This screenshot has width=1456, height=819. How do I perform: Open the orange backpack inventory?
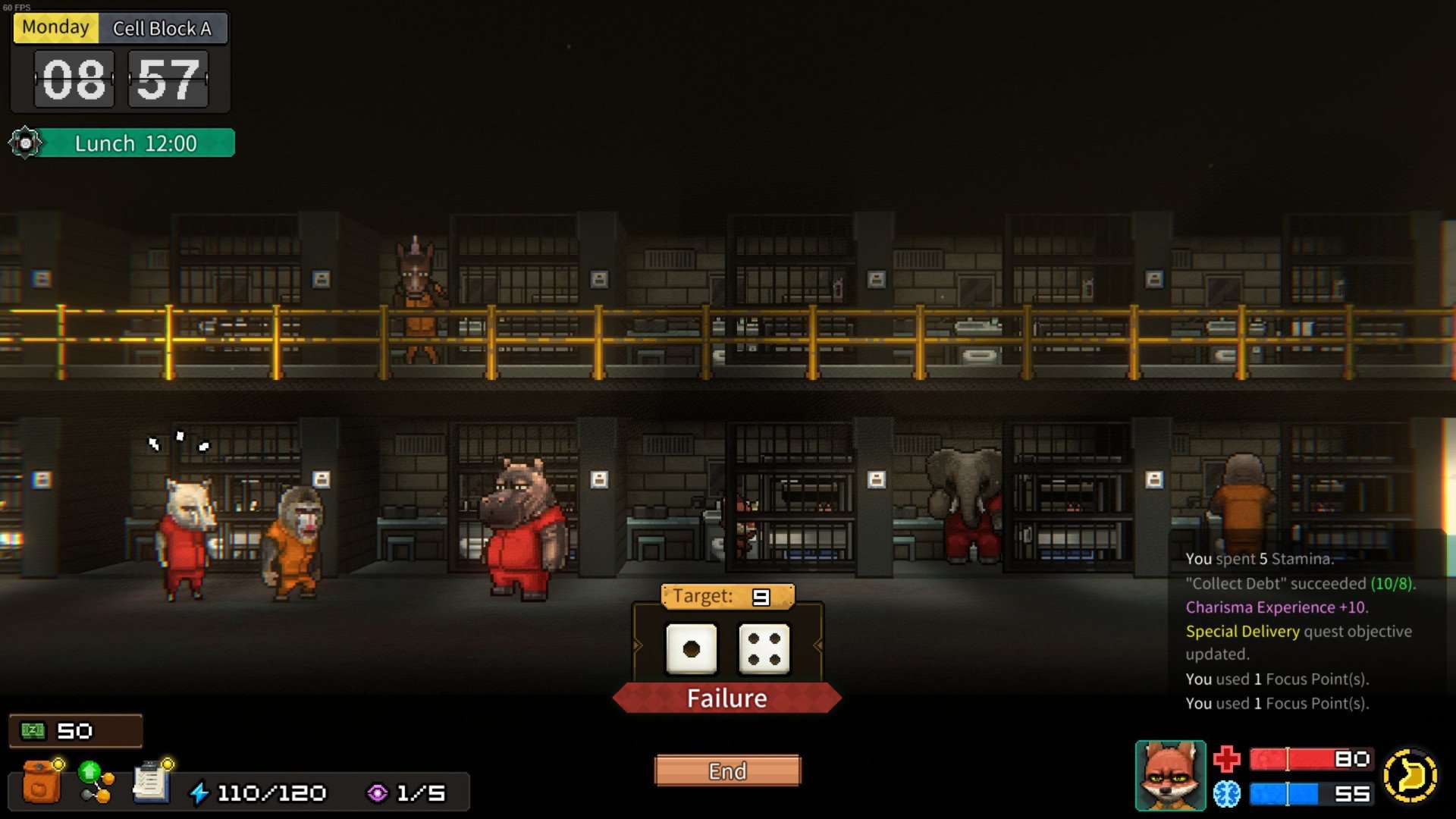41,782
